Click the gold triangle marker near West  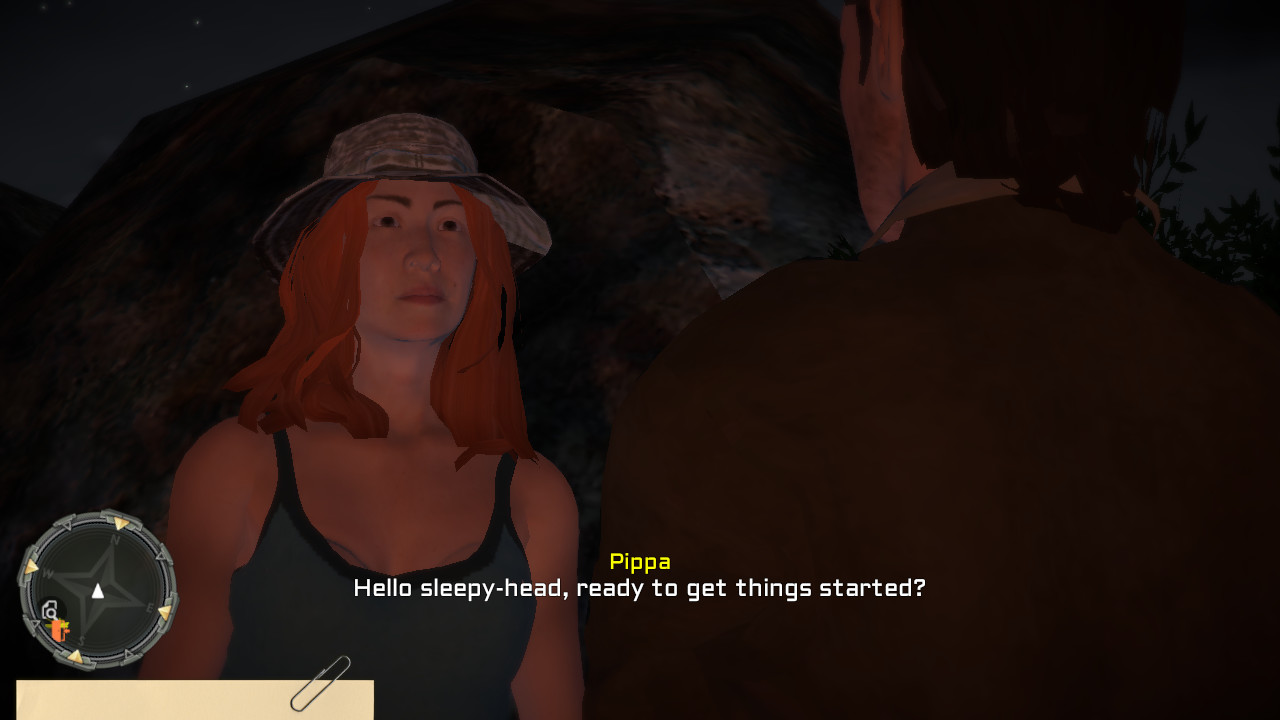pos(33,565)
